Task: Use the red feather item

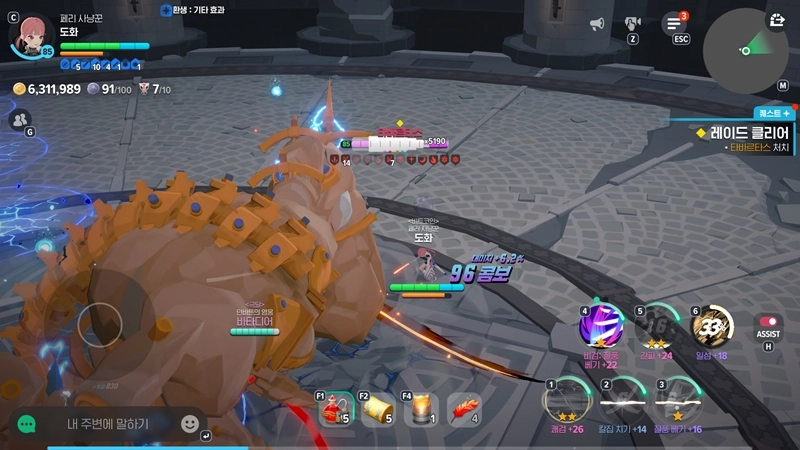Action: (x=464, y=409)
